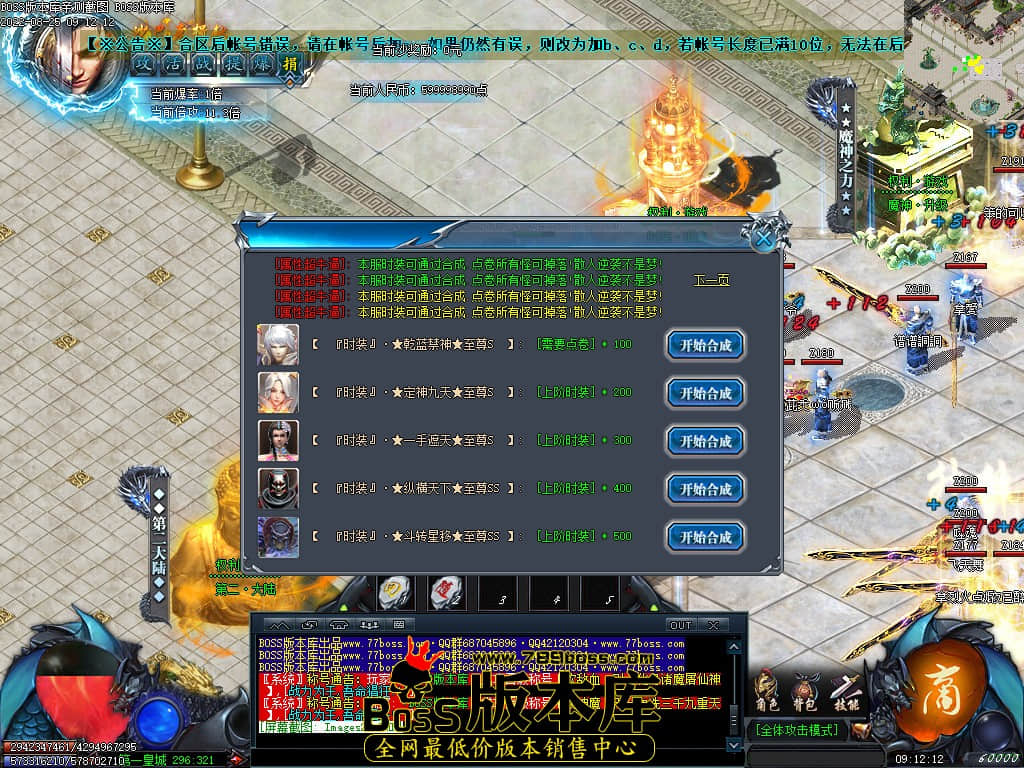The image size is (1024, 768).
Task: Click the OUT button on chat window
Action: [680, 625]
